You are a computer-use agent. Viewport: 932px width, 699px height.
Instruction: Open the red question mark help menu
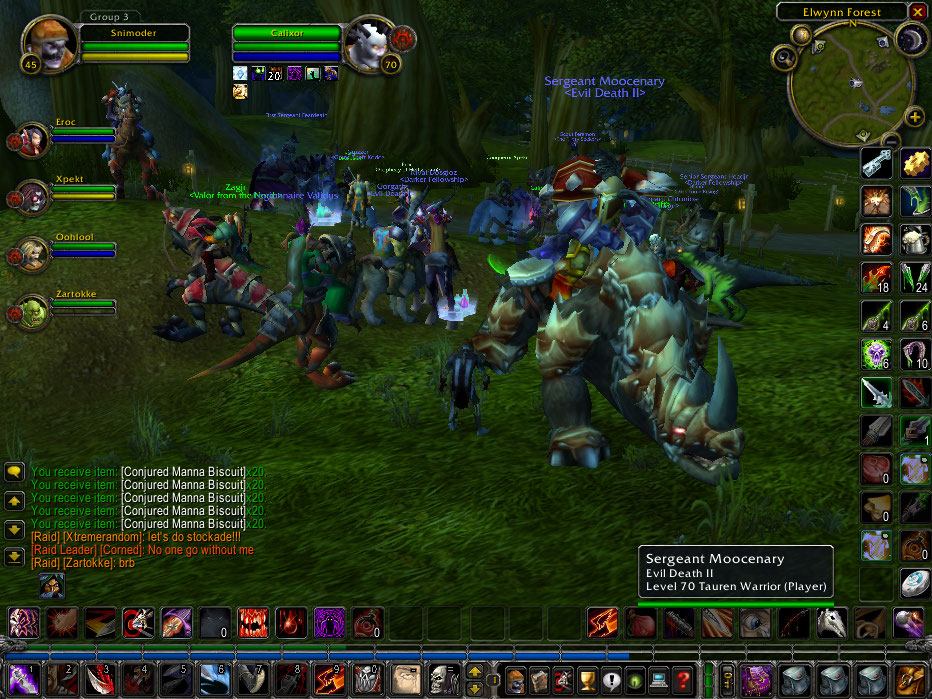click(682, 679)
